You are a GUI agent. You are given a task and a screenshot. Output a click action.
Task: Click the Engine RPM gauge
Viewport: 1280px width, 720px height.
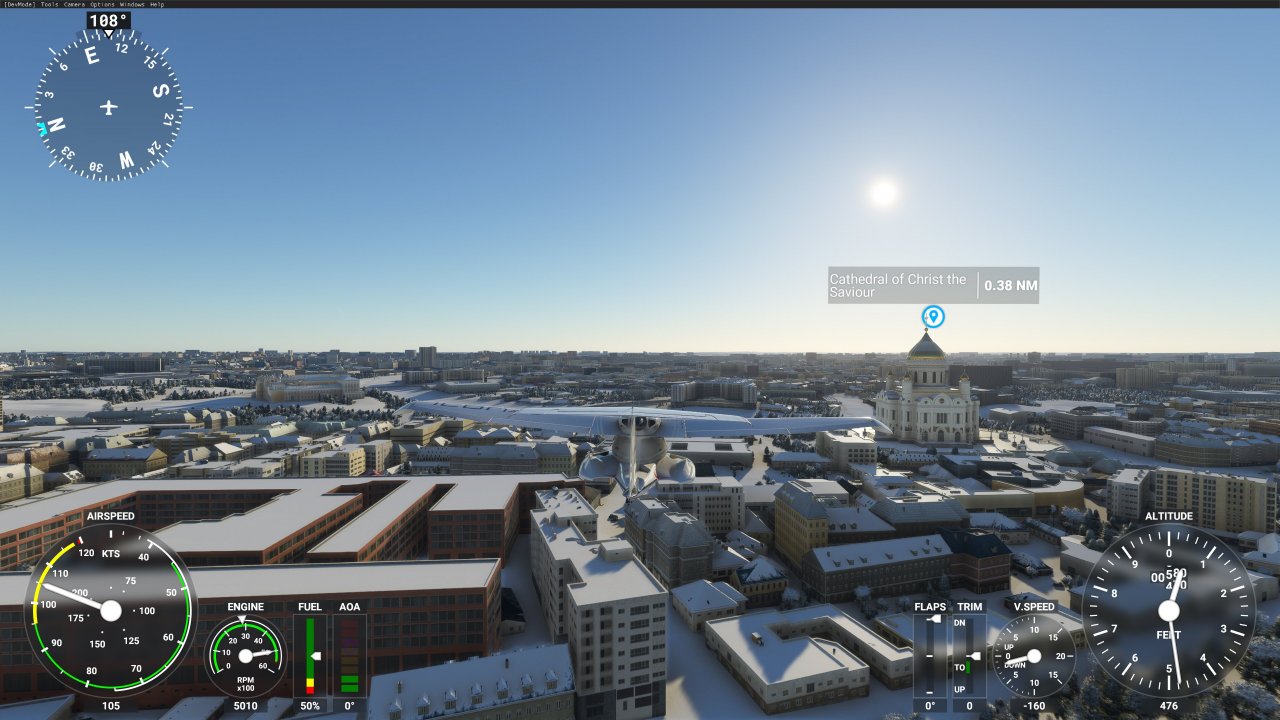pos(245,658)
